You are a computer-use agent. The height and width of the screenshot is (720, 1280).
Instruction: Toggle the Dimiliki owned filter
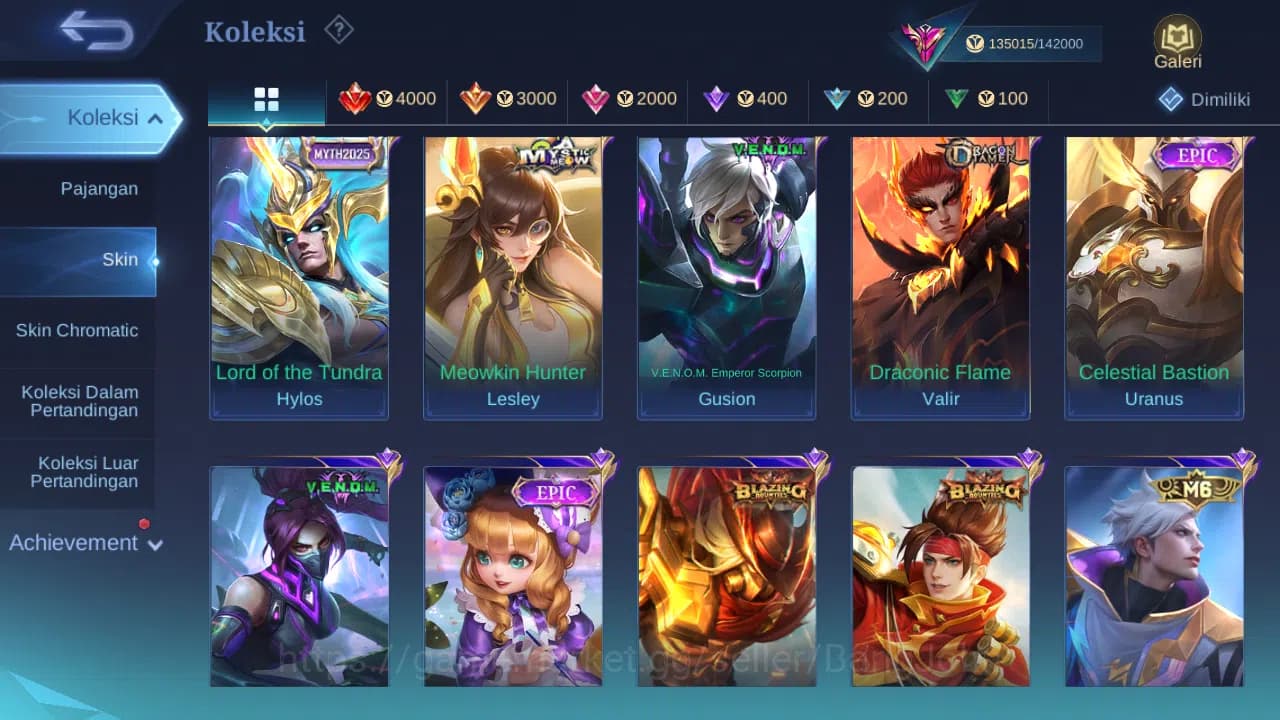[x=1200, y=100]
